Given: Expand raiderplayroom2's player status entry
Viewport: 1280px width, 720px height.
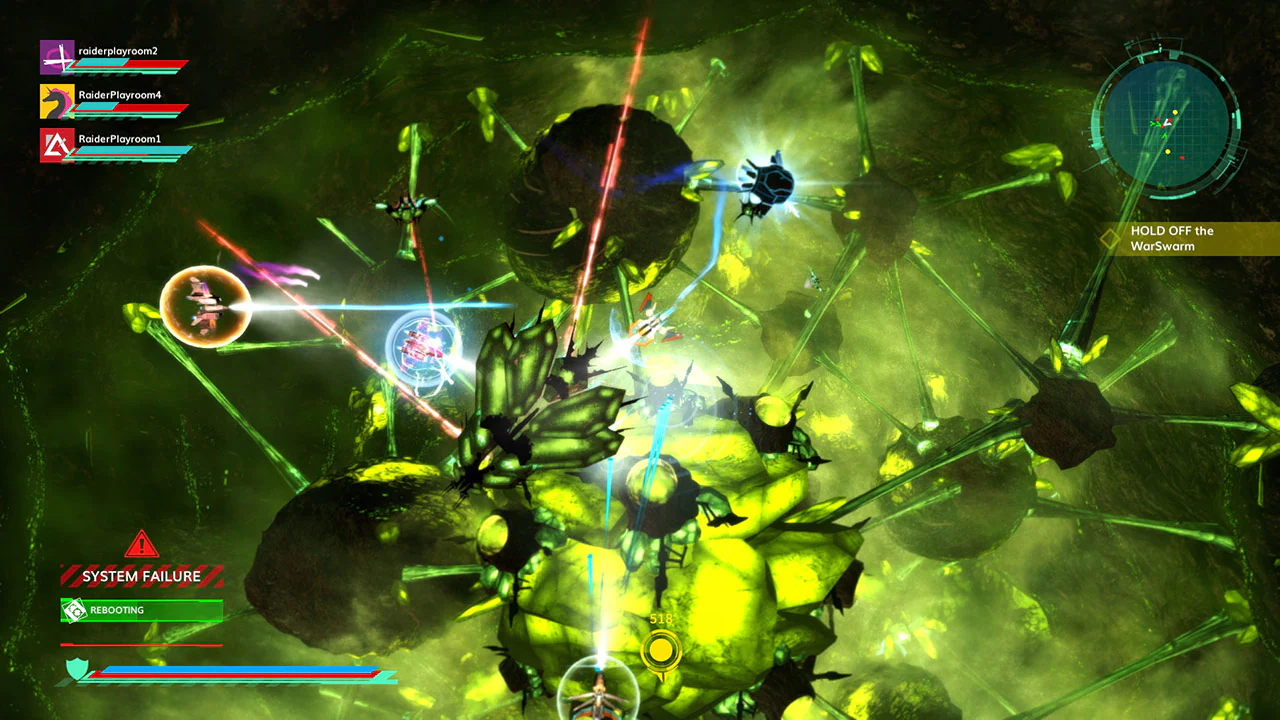Looking at the screenshot, I should coord(115,58).
